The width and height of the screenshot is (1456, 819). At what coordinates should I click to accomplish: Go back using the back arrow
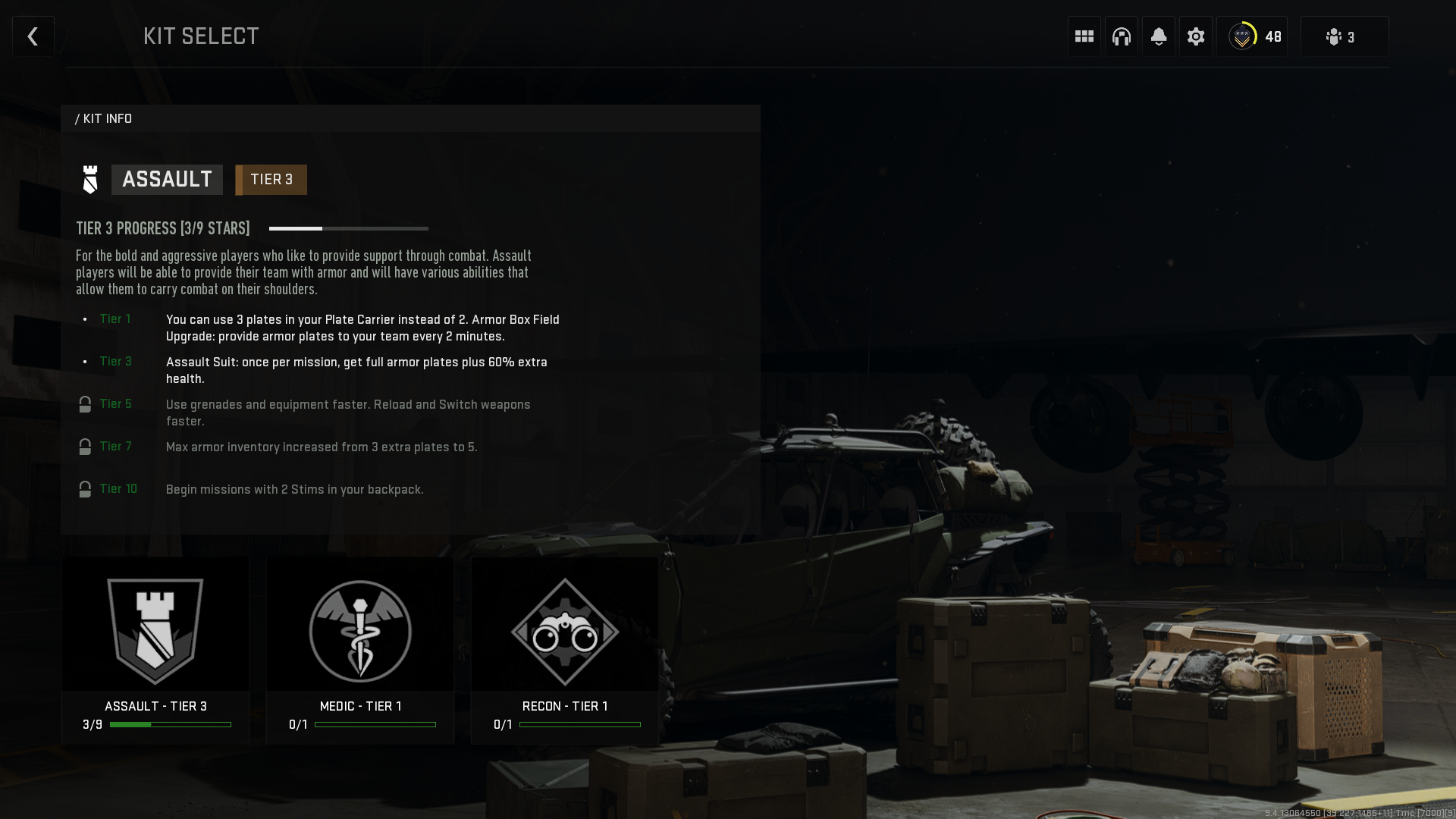[33, 36]
